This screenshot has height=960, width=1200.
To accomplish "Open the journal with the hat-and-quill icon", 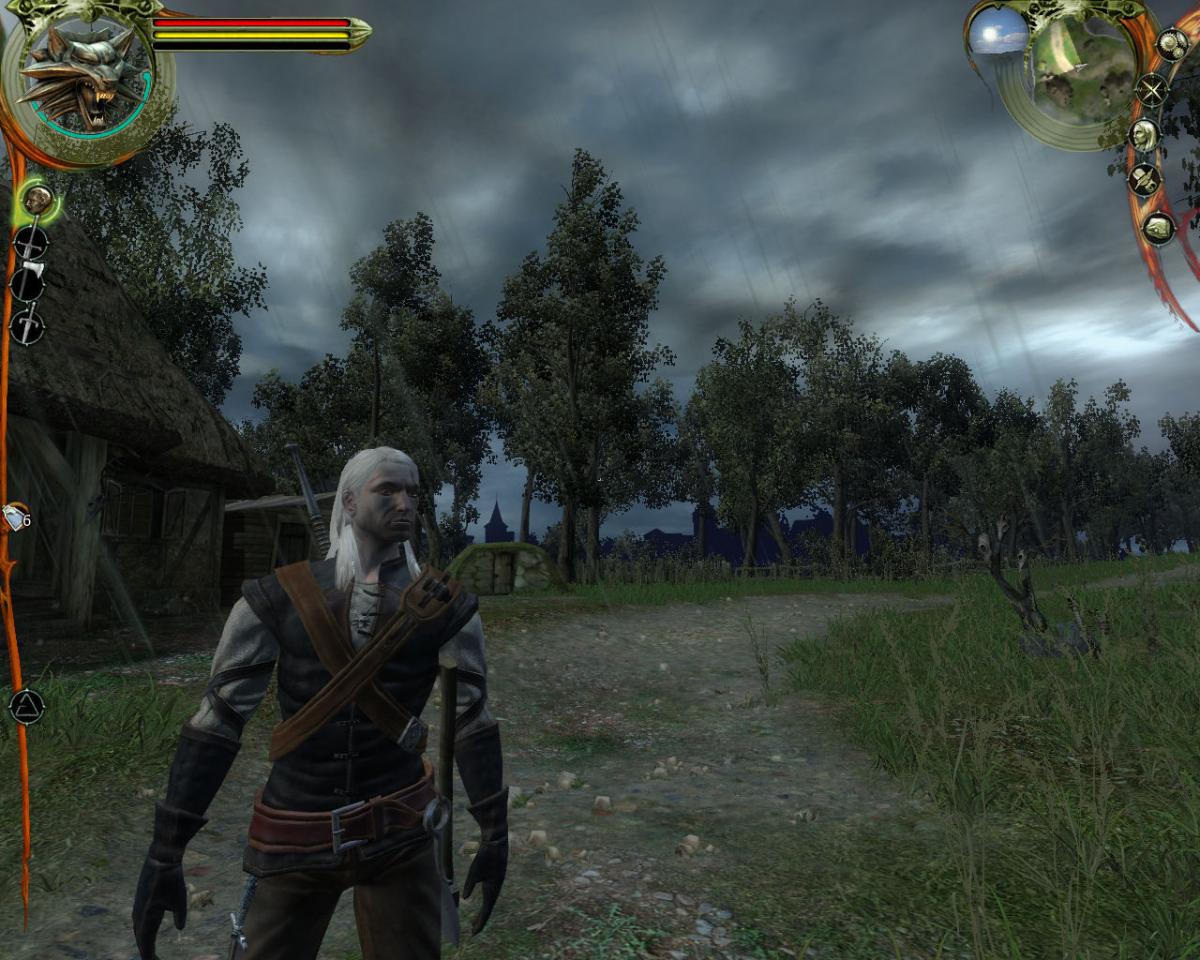I will point(1144,180).
